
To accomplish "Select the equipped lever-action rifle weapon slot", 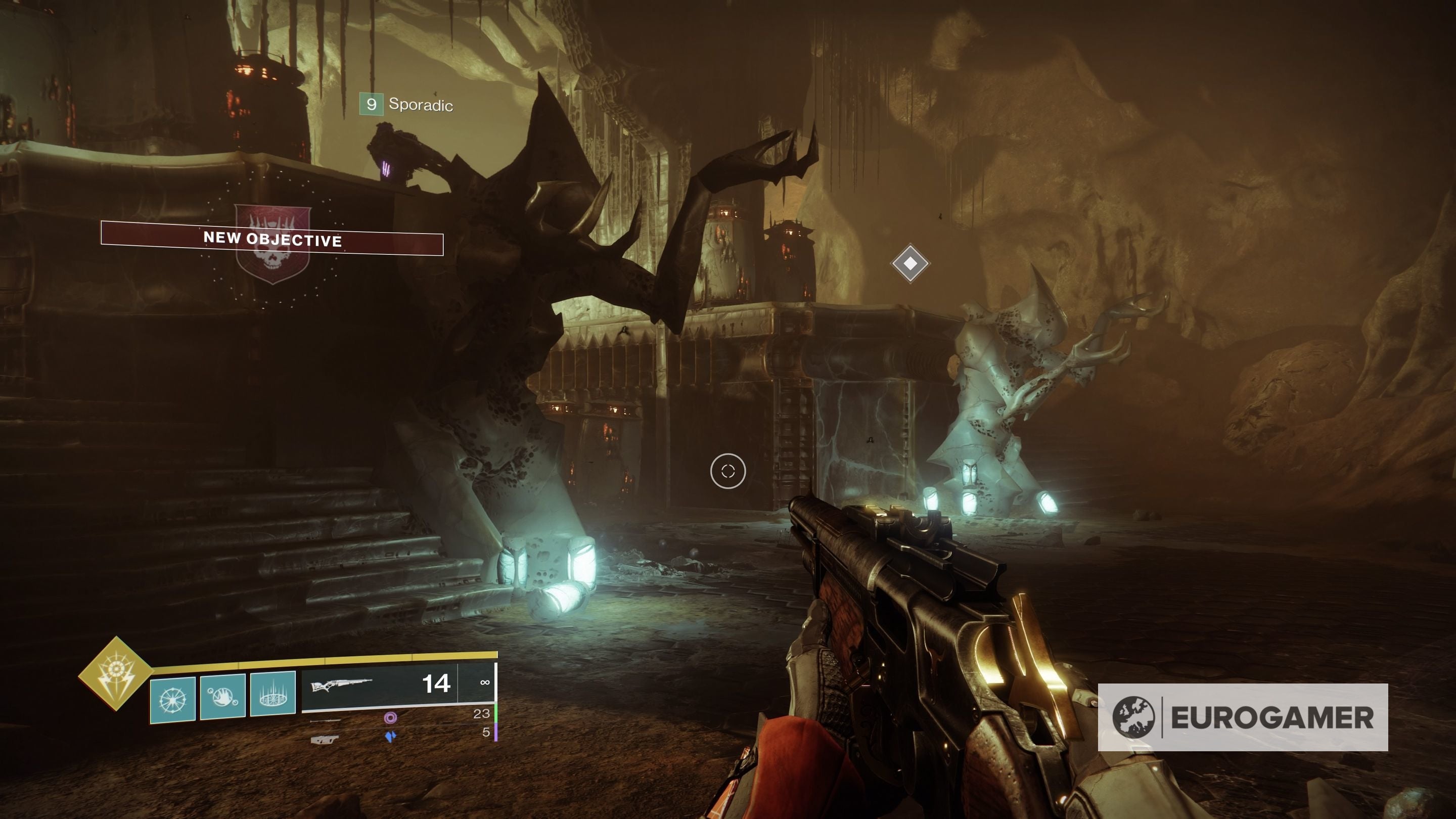I will tap(380, 686).
